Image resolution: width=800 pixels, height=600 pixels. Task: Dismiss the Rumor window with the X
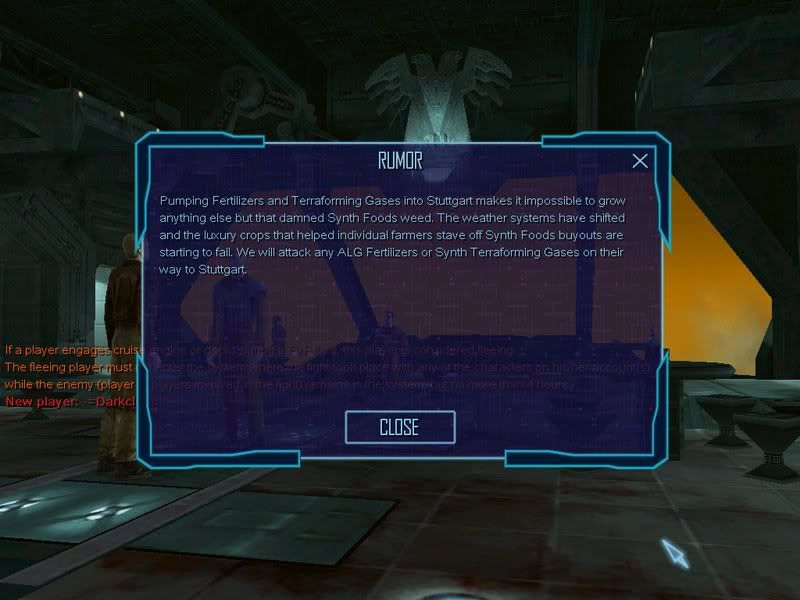[640, 161]
